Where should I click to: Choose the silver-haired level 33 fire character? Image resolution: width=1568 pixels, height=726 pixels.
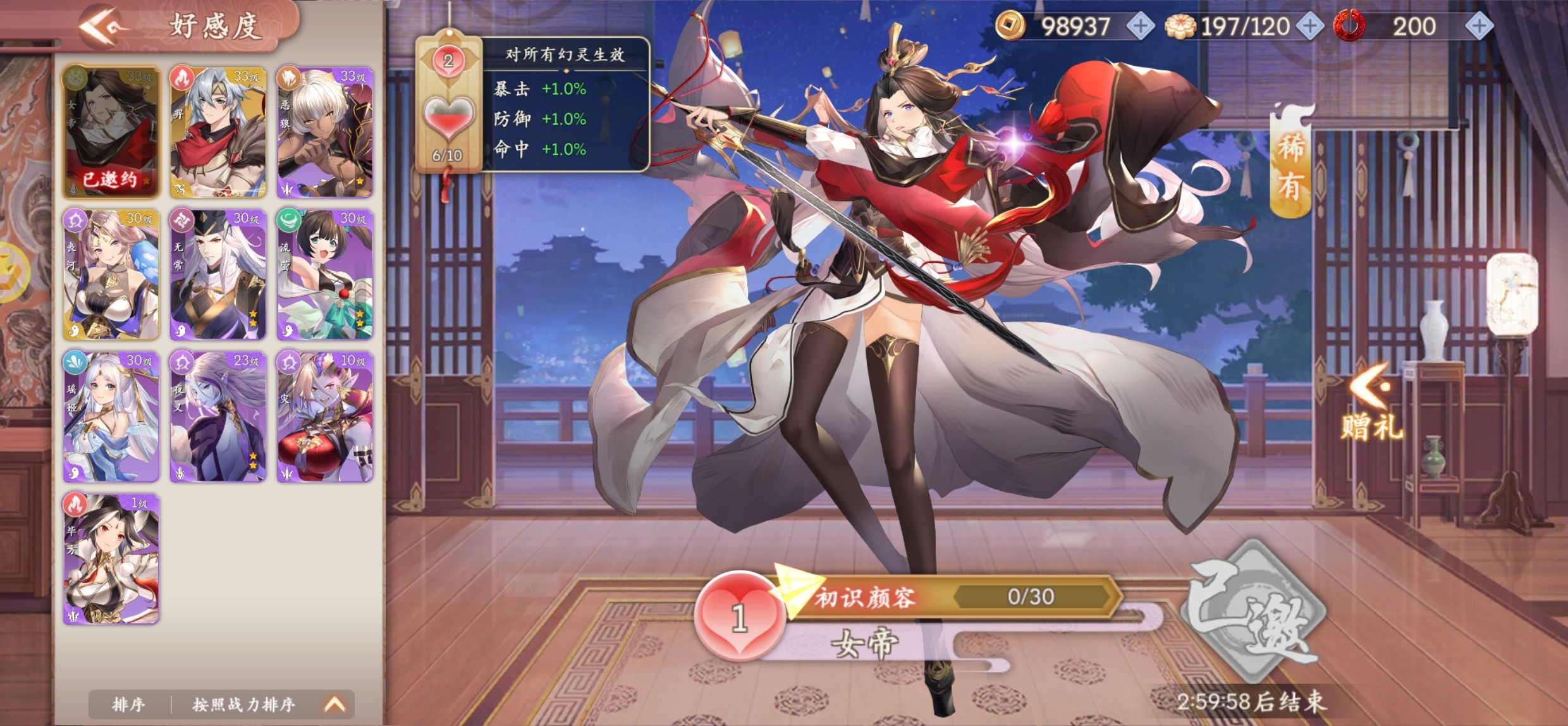[x=218, y=132]
